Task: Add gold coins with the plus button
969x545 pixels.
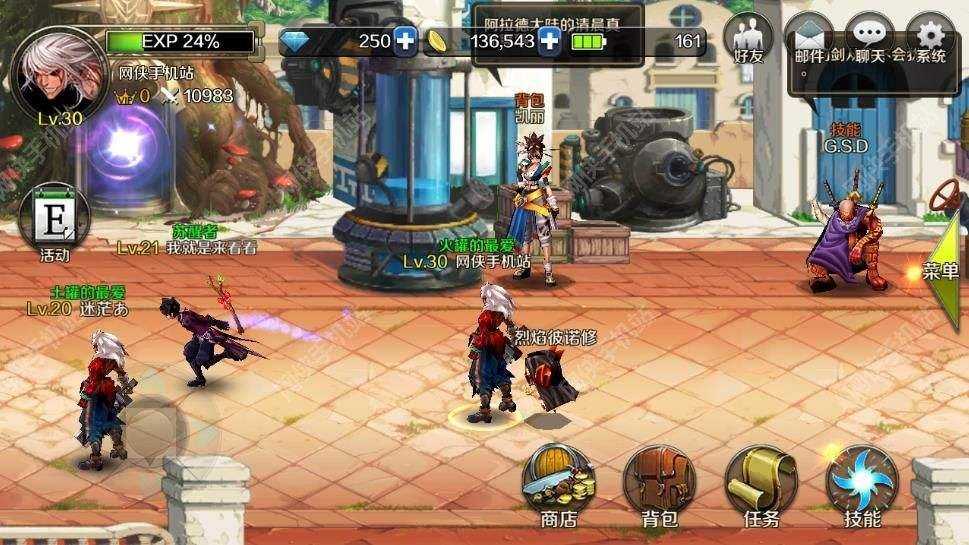Action: tap(549, 41)
